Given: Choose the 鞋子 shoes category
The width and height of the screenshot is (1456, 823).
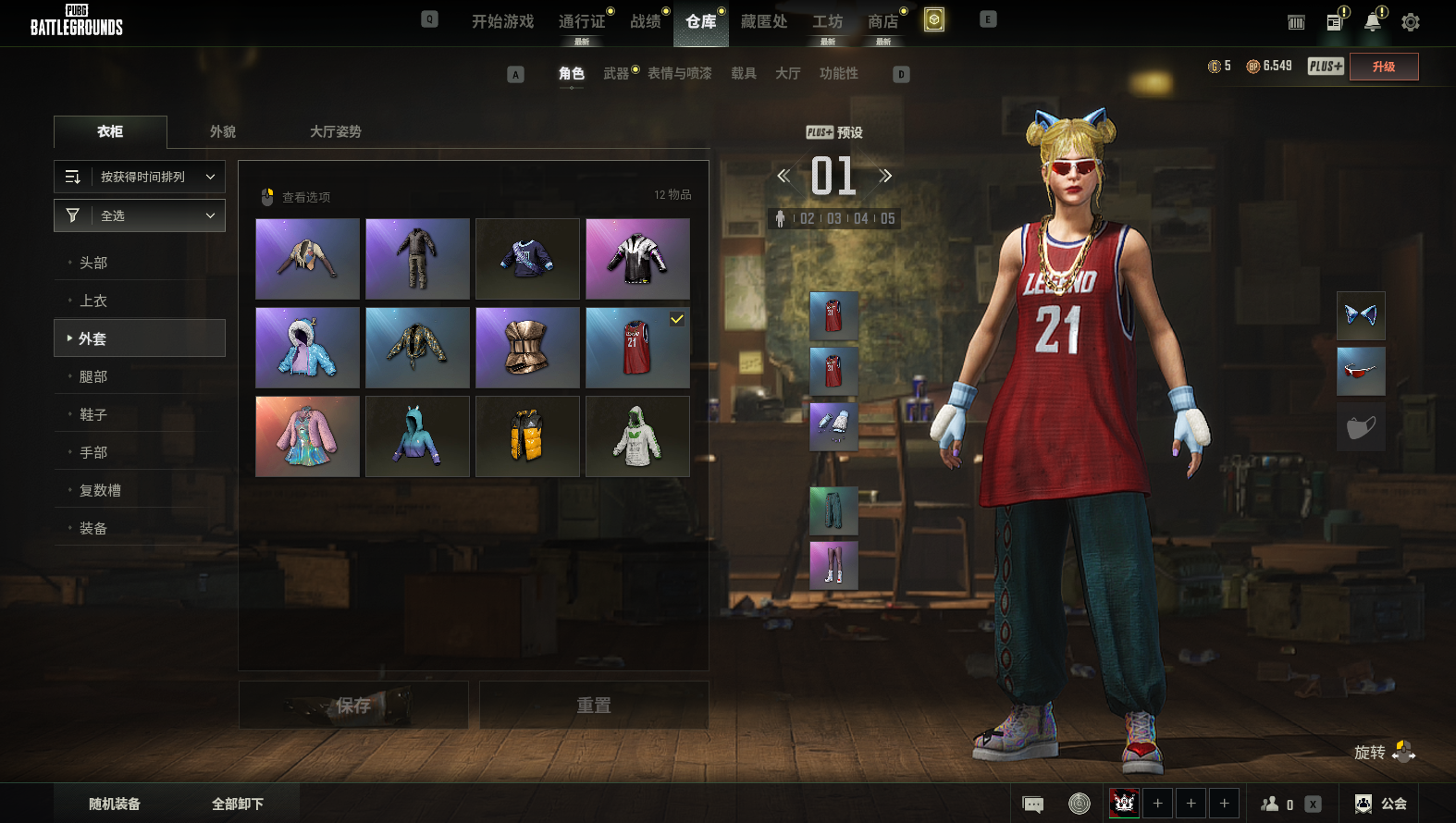Looking at the screenshot, I should [93, 414].
